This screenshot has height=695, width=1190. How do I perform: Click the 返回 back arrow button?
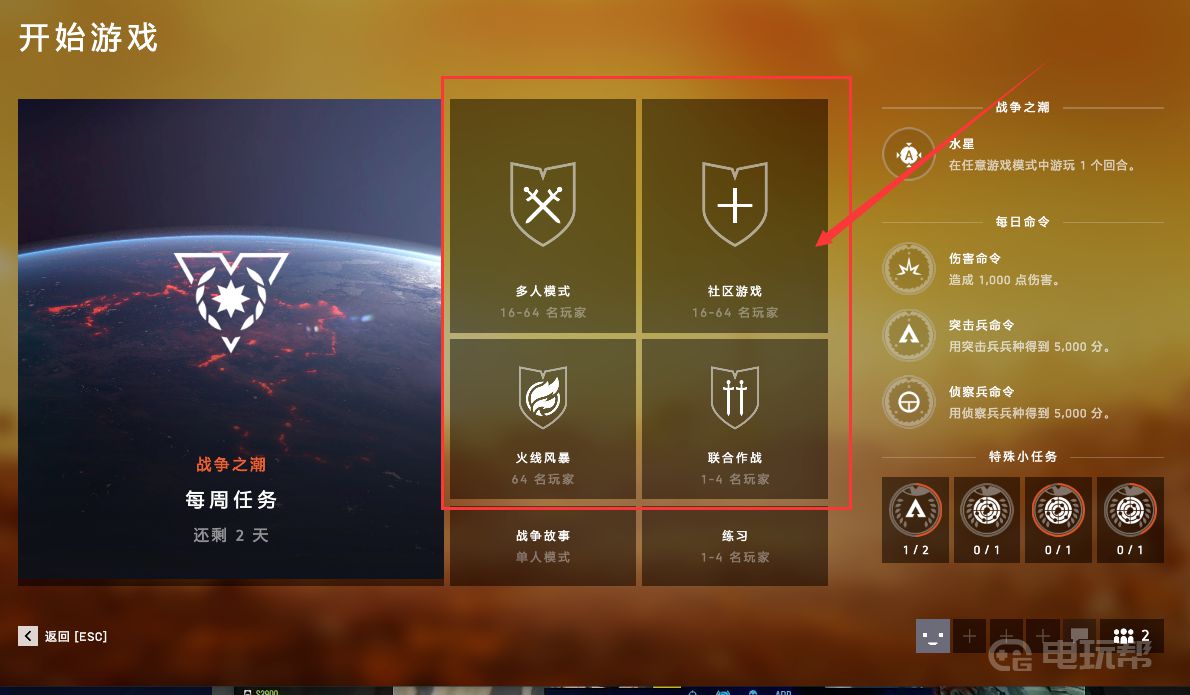28,636
